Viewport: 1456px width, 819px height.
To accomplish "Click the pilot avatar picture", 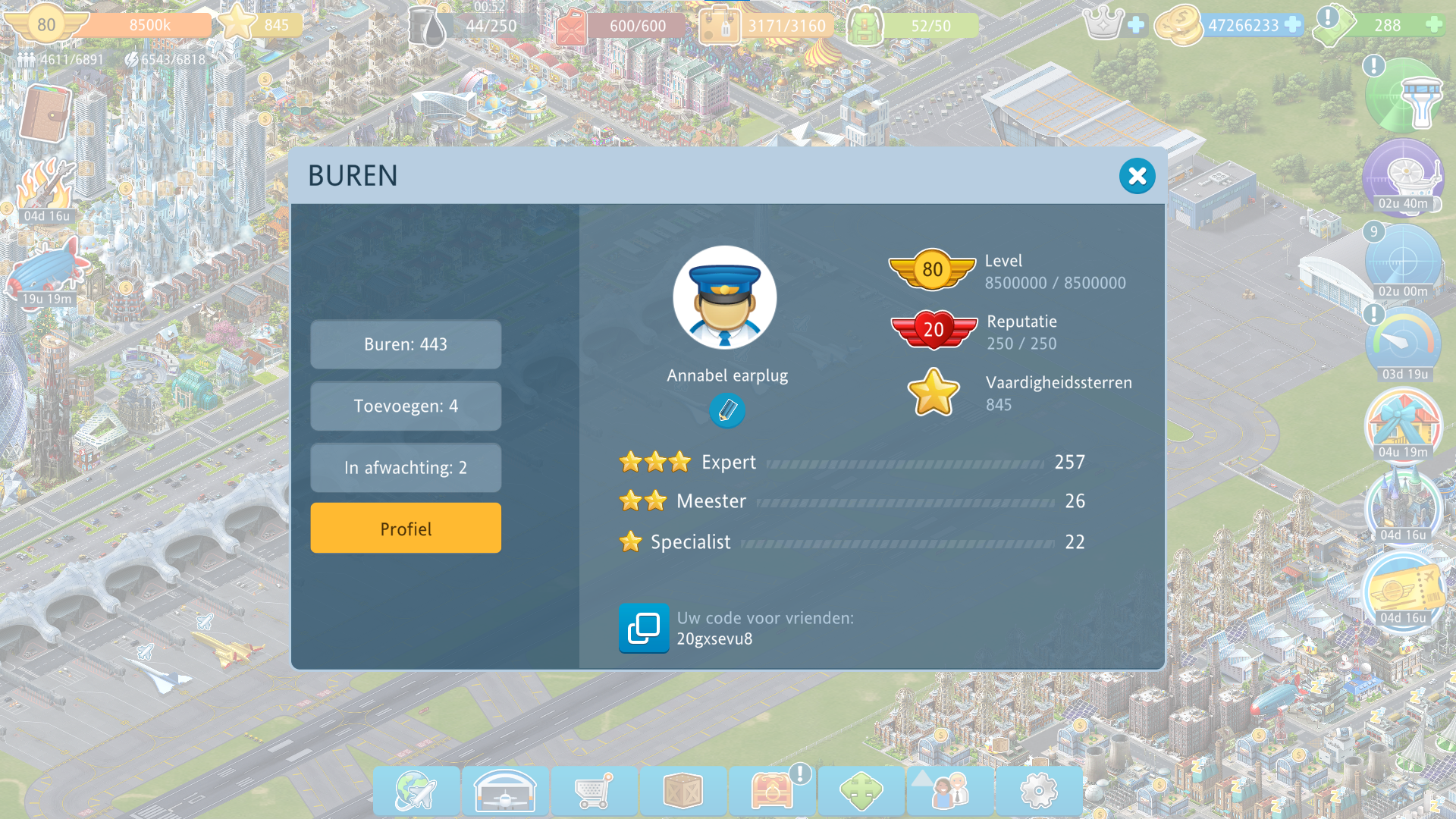I will [x=725, y=297].
